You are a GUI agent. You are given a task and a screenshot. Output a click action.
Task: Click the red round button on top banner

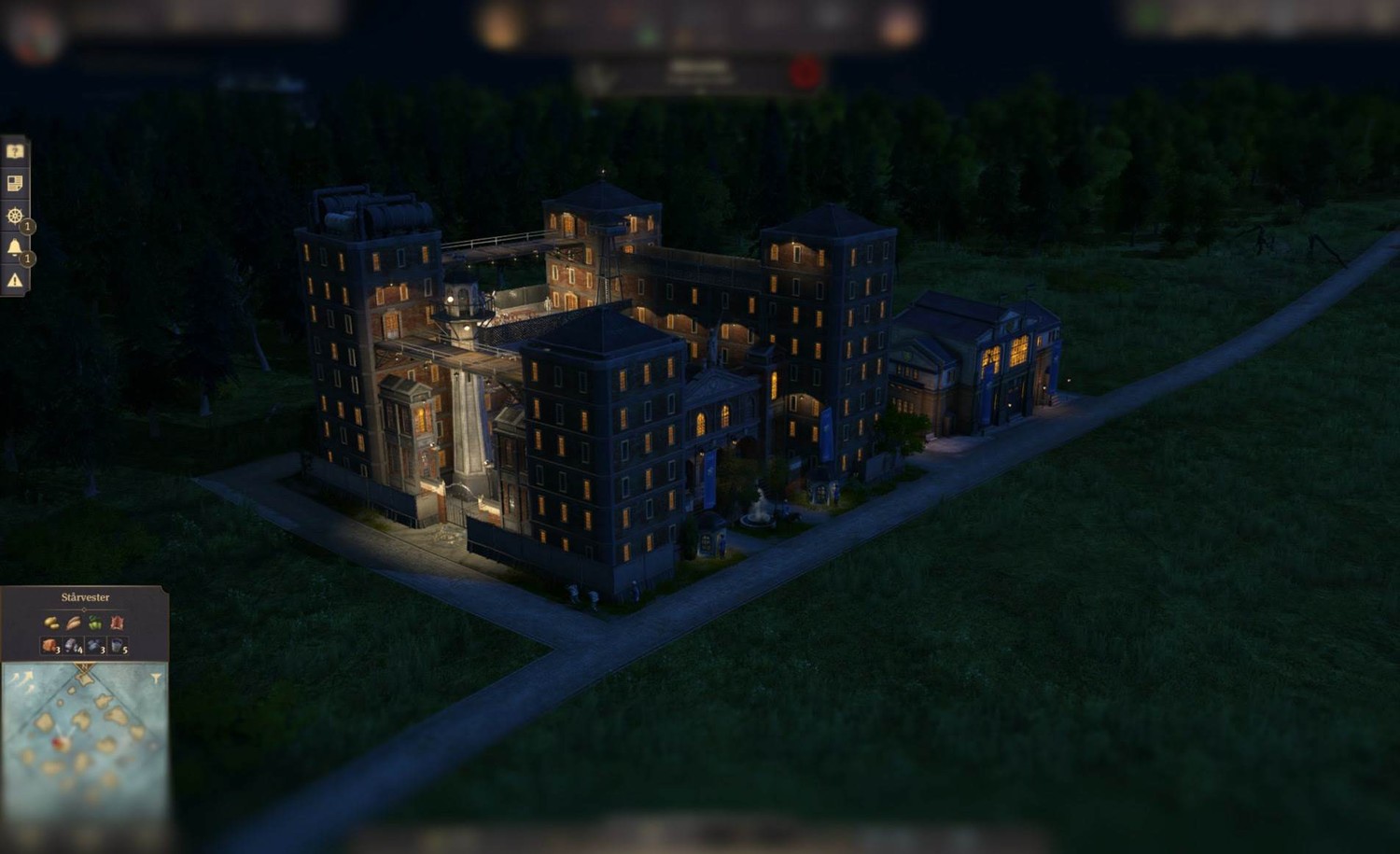[805, 73]
